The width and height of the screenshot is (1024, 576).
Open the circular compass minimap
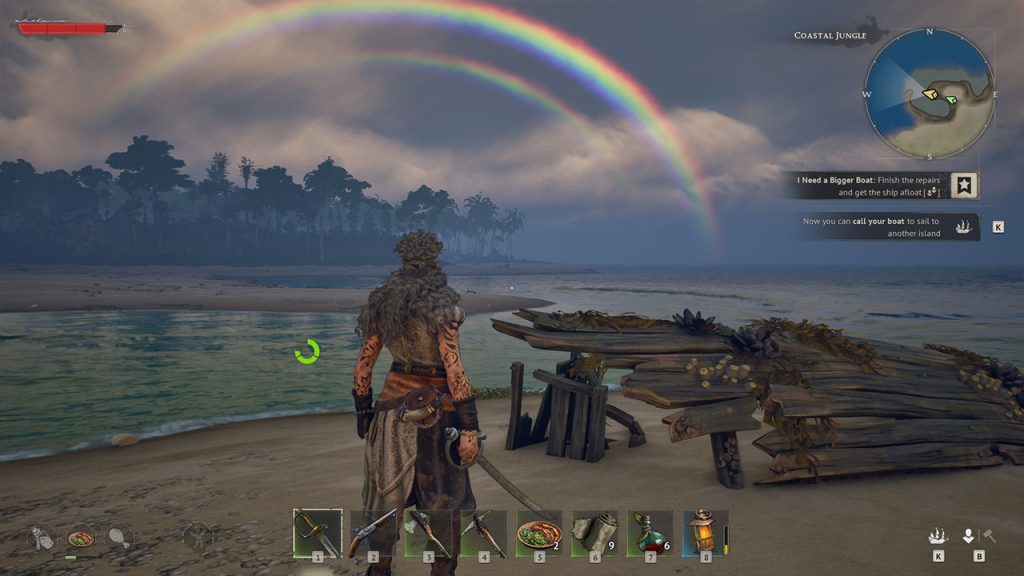point(929,95)
